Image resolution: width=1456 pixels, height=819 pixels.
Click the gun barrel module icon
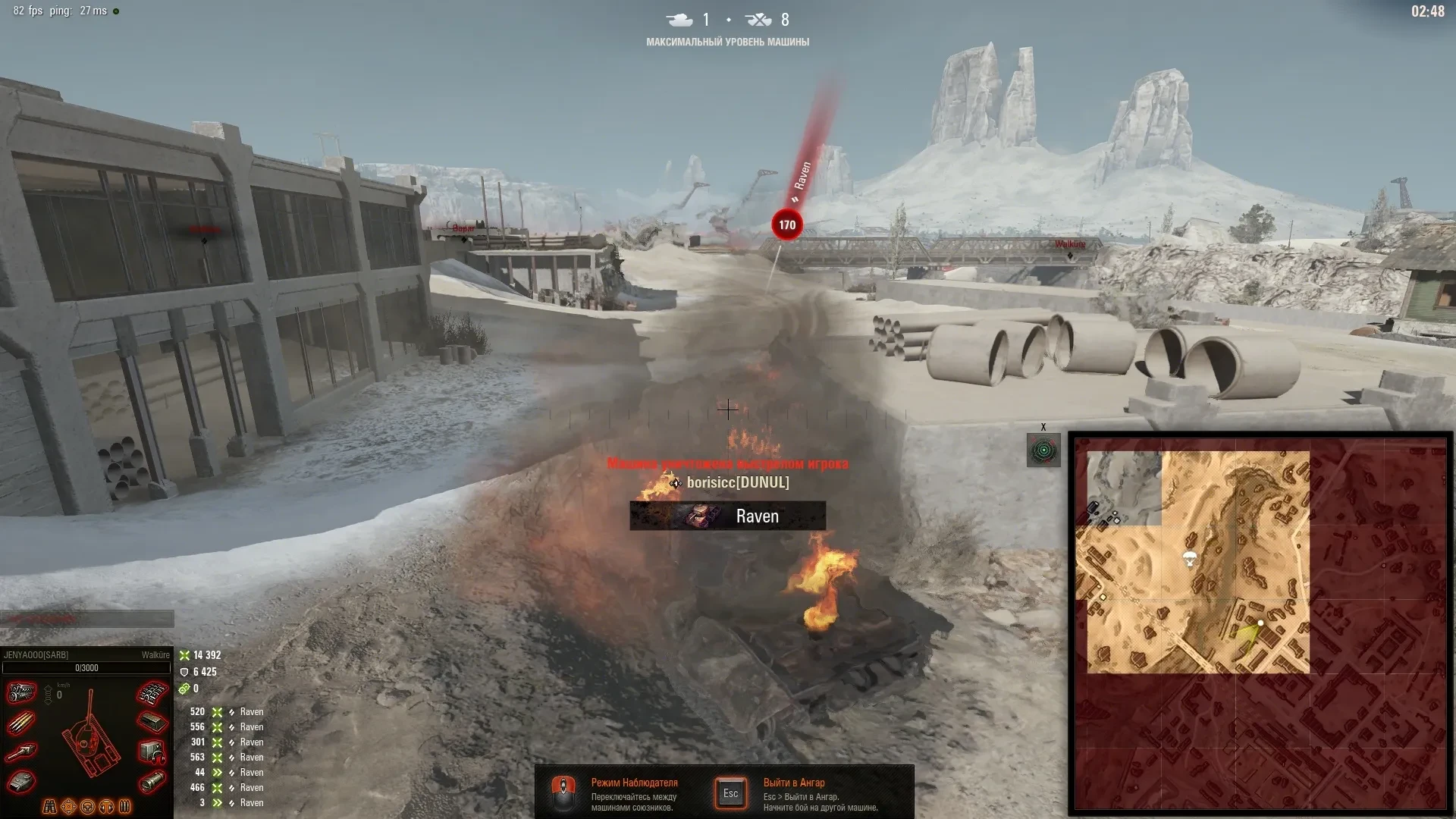pos(22,752)
